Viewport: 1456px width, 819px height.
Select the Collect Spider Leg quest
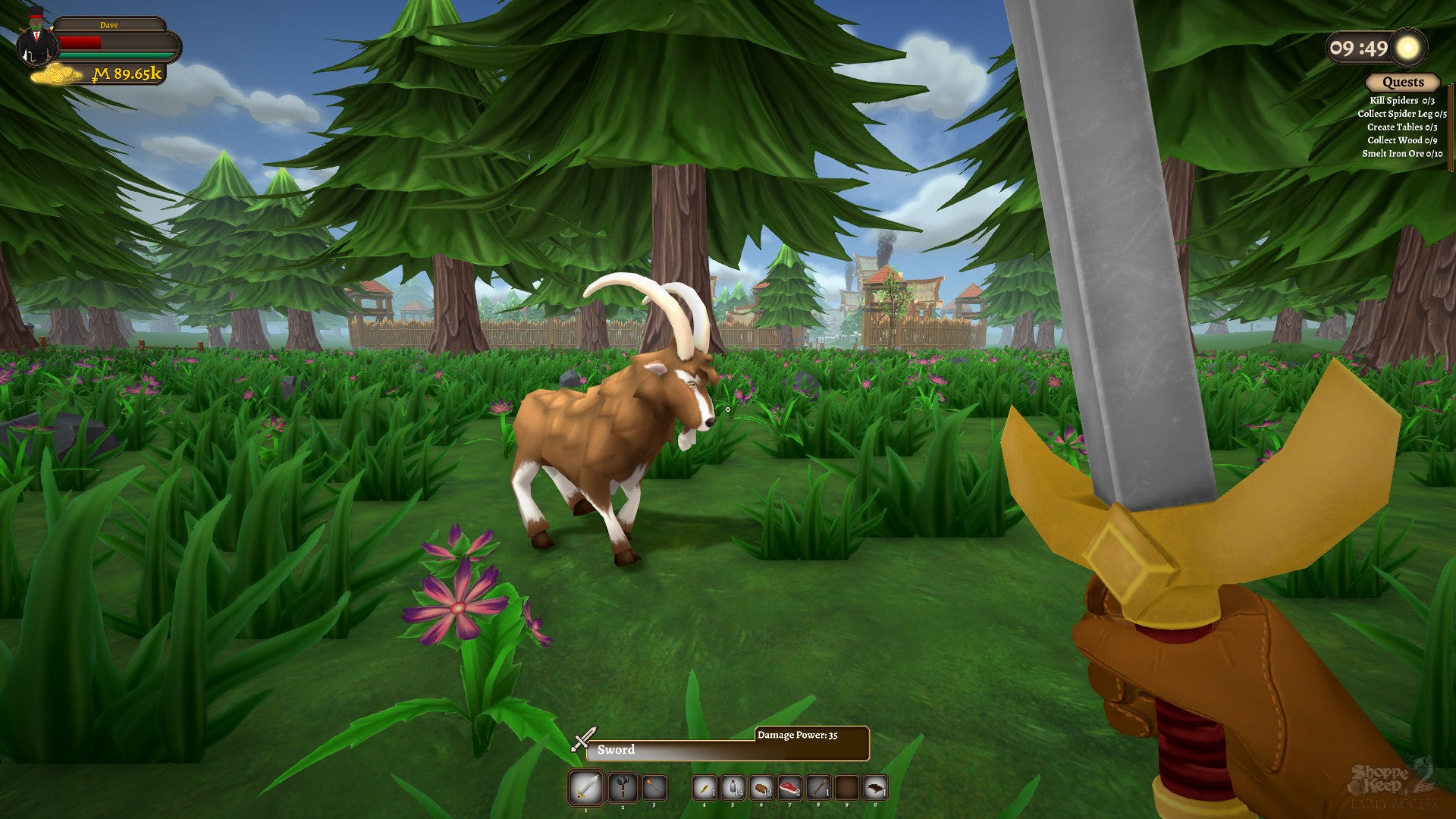(1401, 114)
